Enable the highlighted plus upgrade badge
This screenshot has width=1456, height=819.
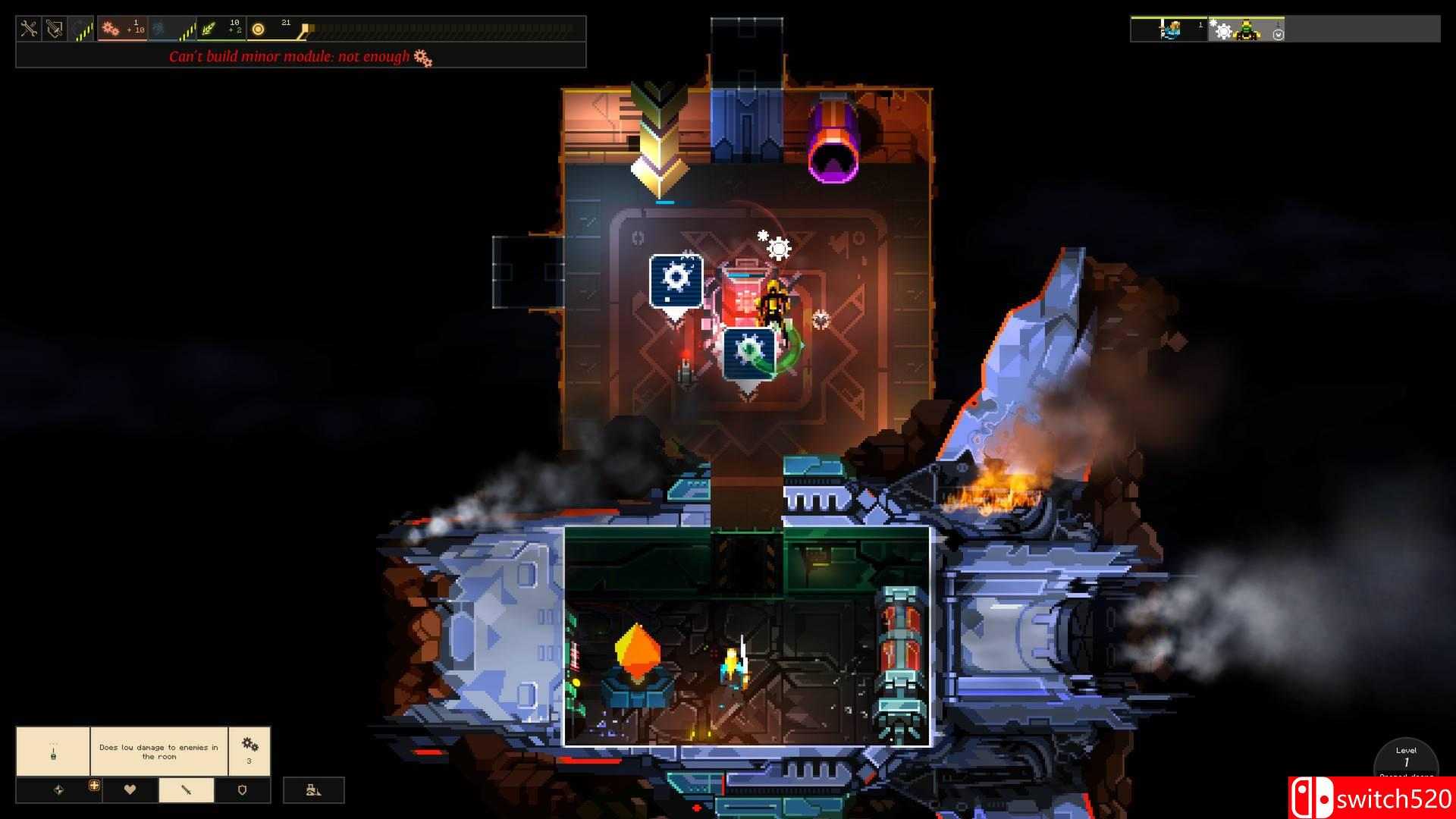click(94, 786)
